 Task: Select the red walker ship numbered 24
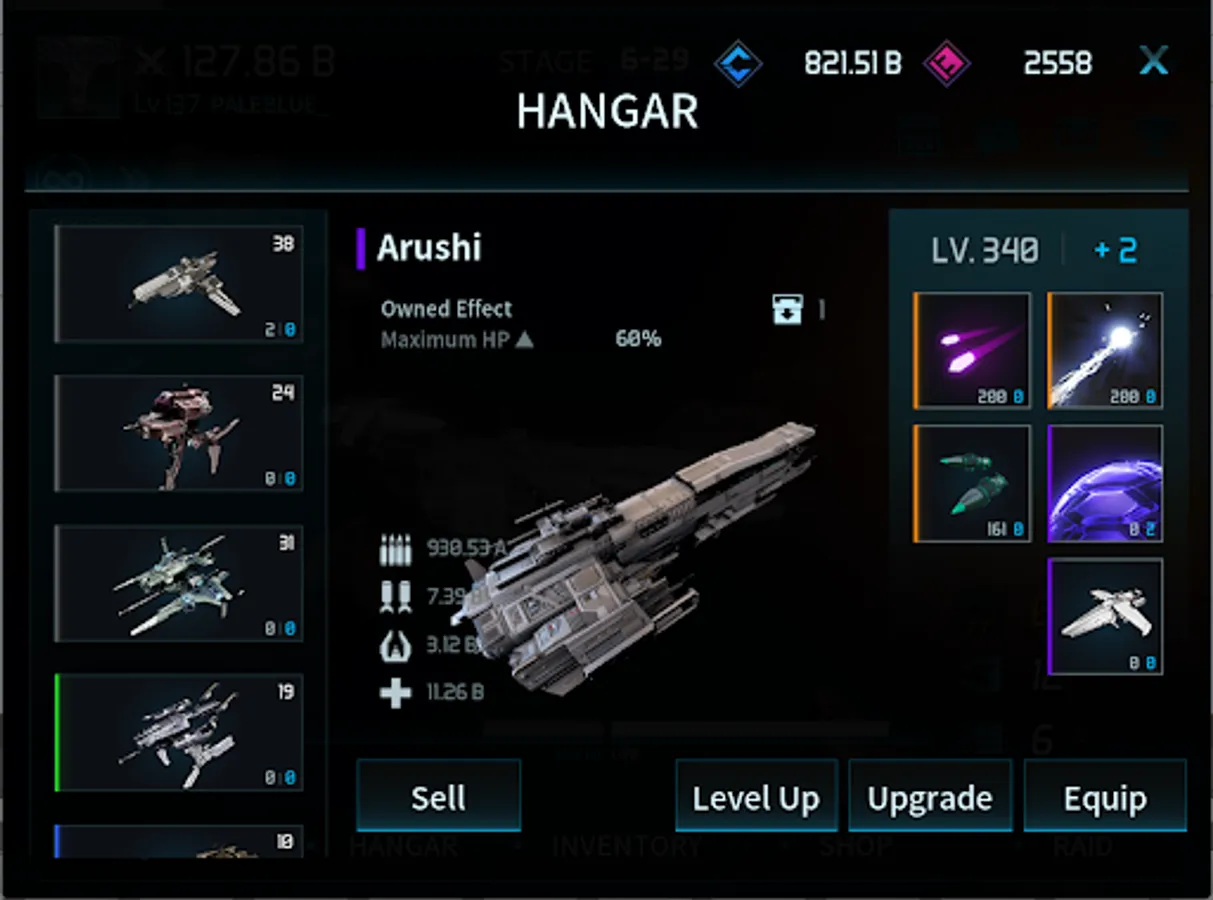tap(179, 434)
